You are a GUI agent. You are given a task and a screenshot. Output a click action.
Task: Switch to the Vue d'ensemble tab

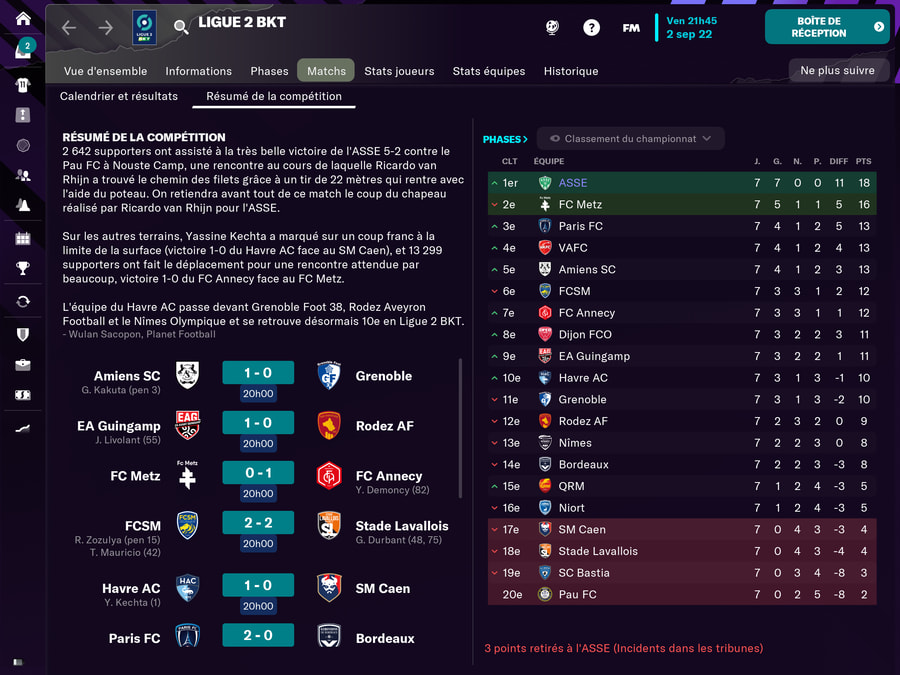pos(105,71)
